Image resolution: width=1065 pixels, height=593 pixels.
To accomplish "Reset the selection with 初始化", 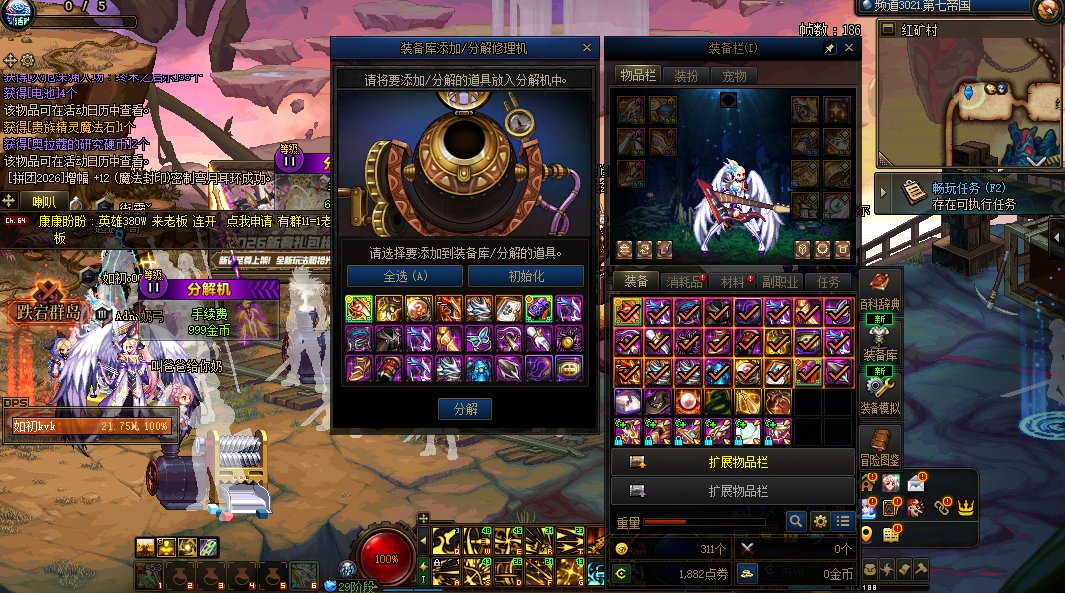I will point(526,276).
